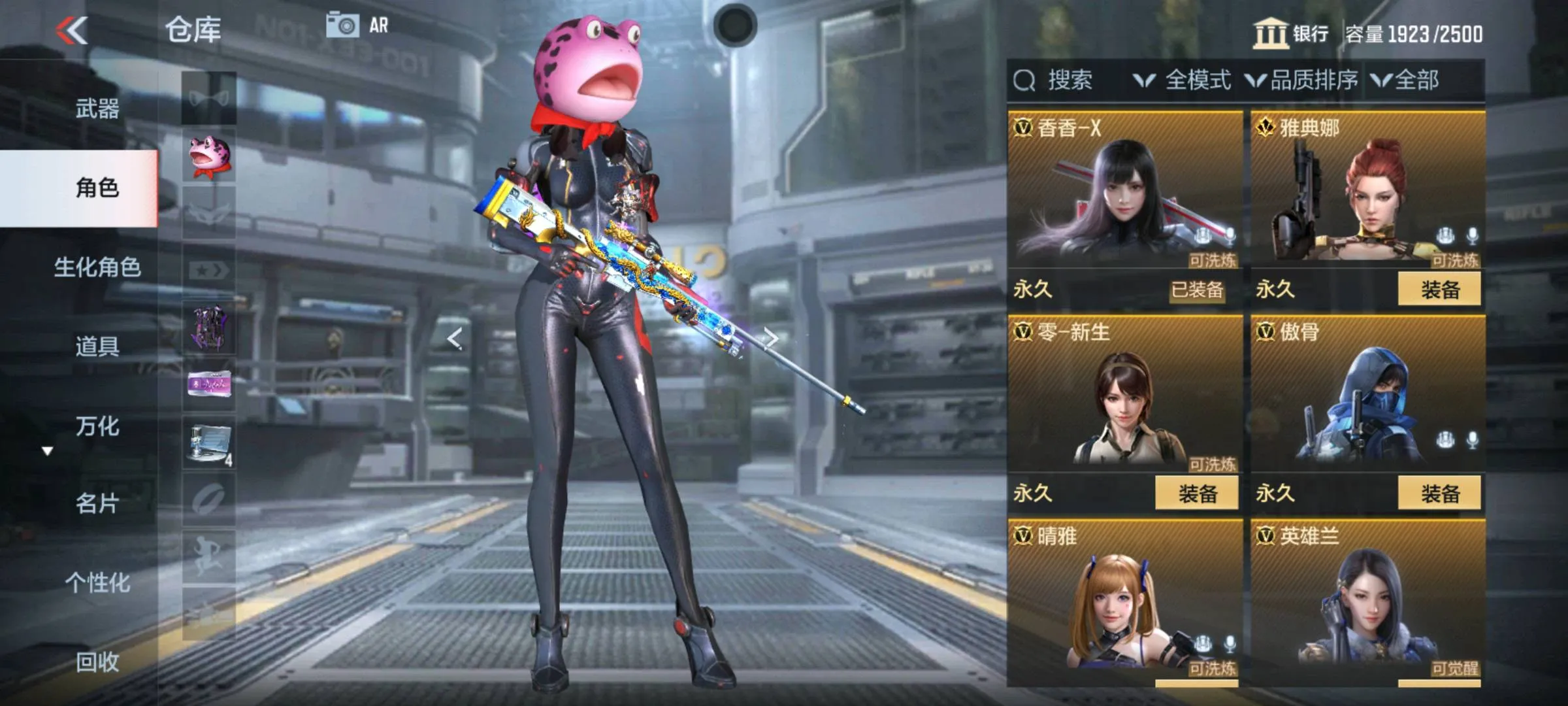1568x706 pixels.
Task: Switch to the 名片 name card tab
Action: tap(97, 503)
